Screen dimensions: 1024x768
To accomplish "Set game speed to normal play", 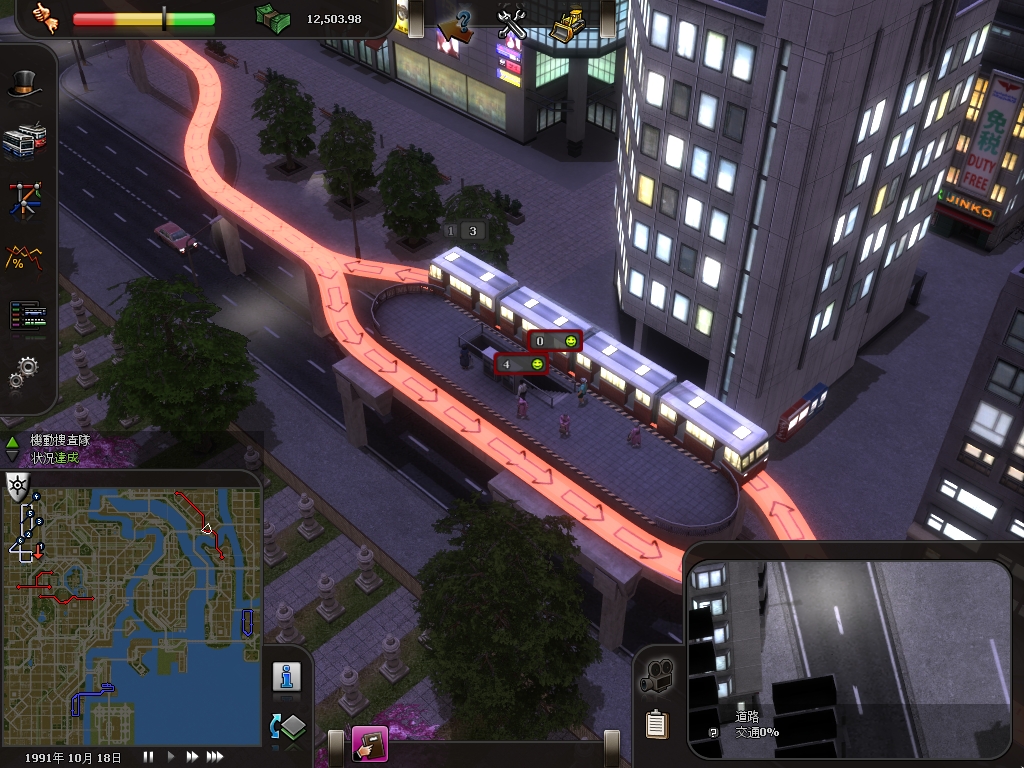I will pos(171,757).
